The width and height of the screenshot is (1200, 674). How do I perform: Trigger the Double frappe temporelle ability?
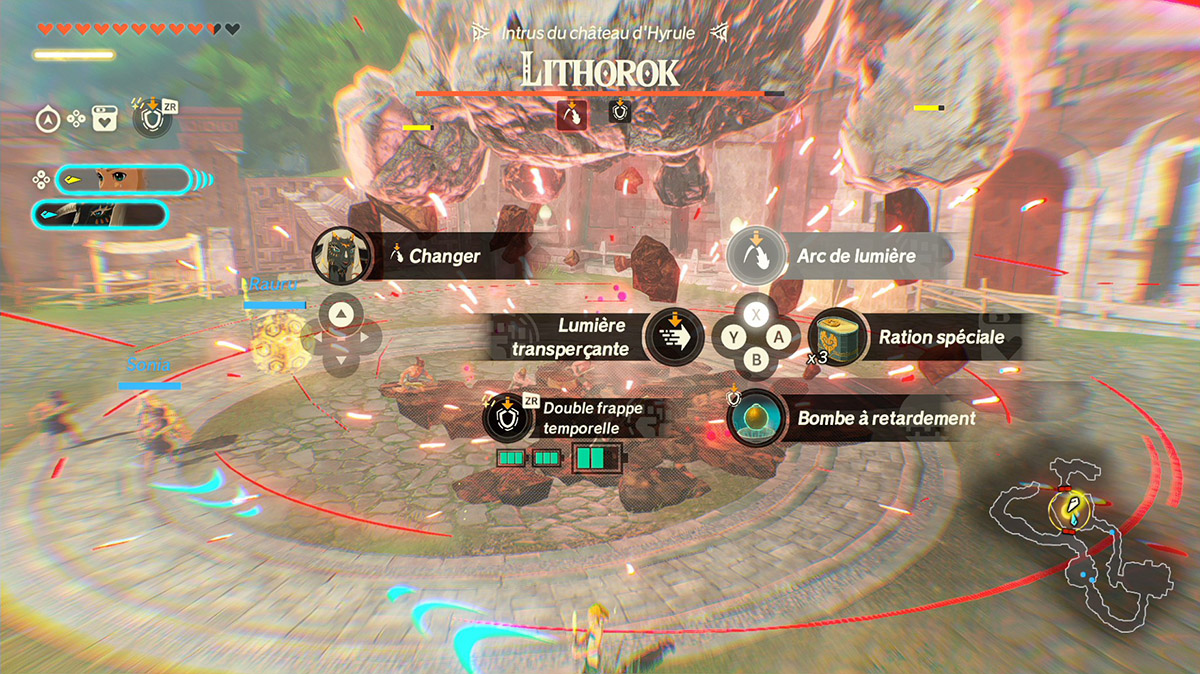click(506, 416)
